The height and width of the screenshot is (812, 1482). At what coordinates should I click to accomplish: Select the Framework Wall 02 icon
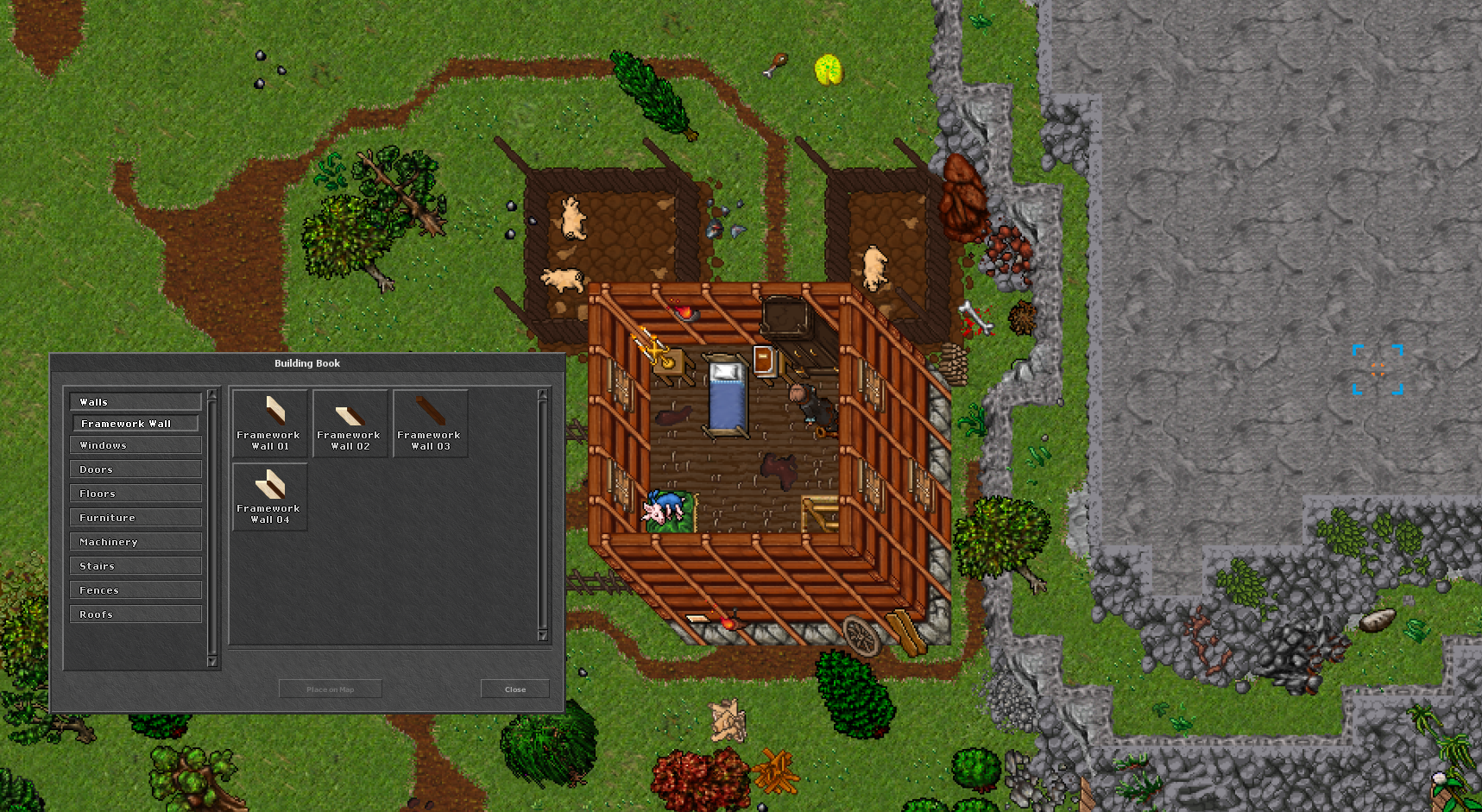tap(350, 422)
